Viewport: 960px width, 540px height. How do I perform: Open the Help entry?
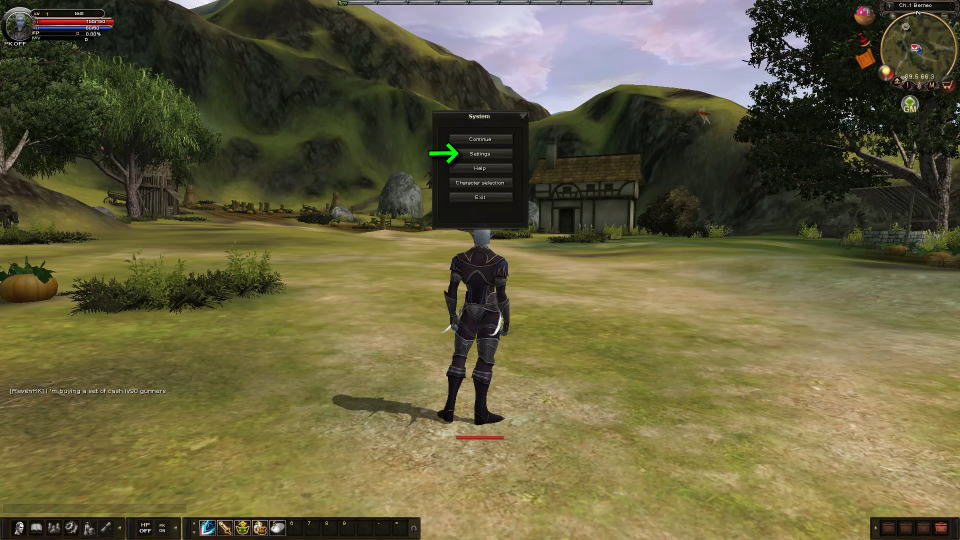(x=480, y=168)
